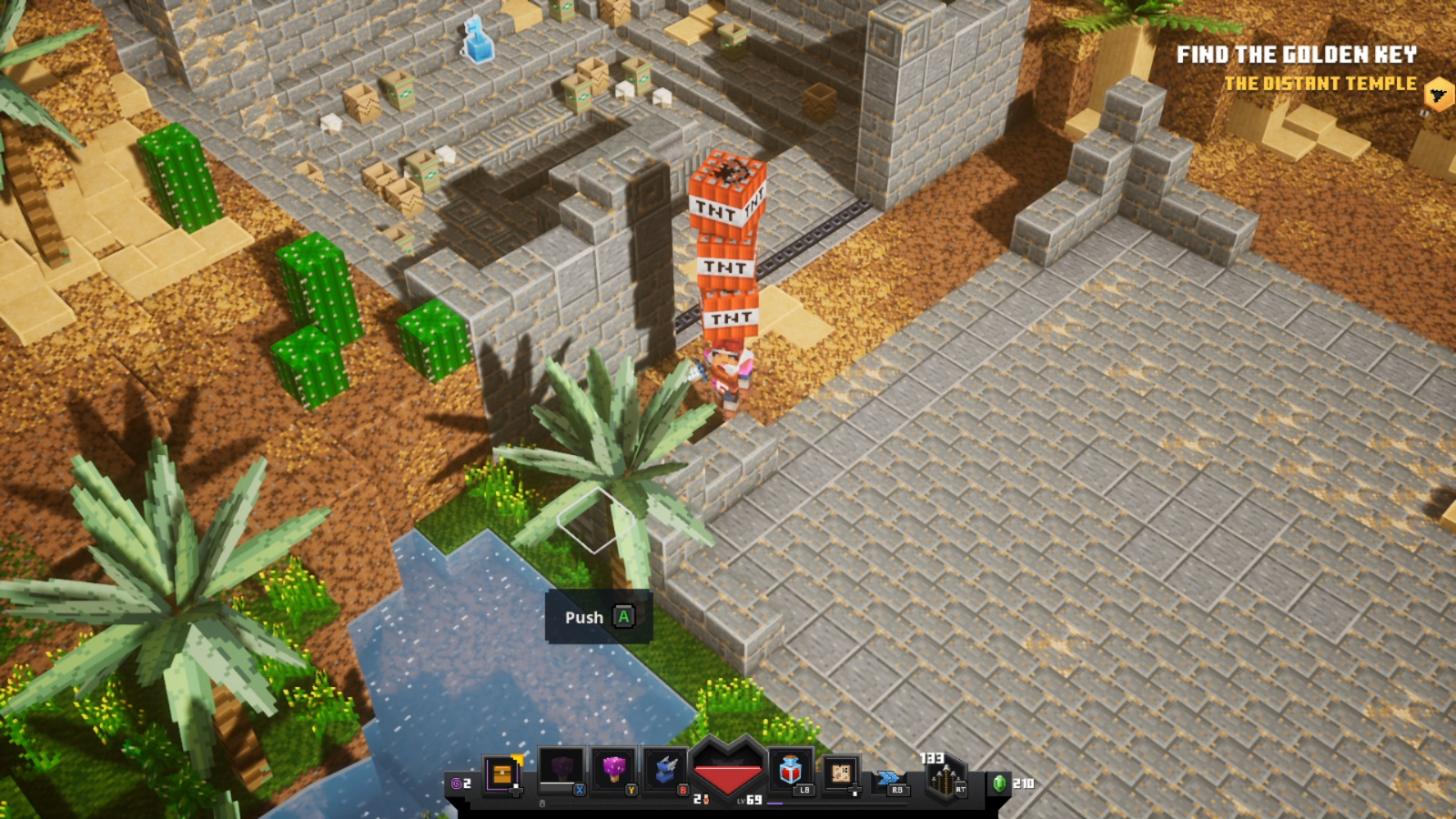1456x819 pixels.
Task: Click the emerald currency icon
Action: (999, 782)
